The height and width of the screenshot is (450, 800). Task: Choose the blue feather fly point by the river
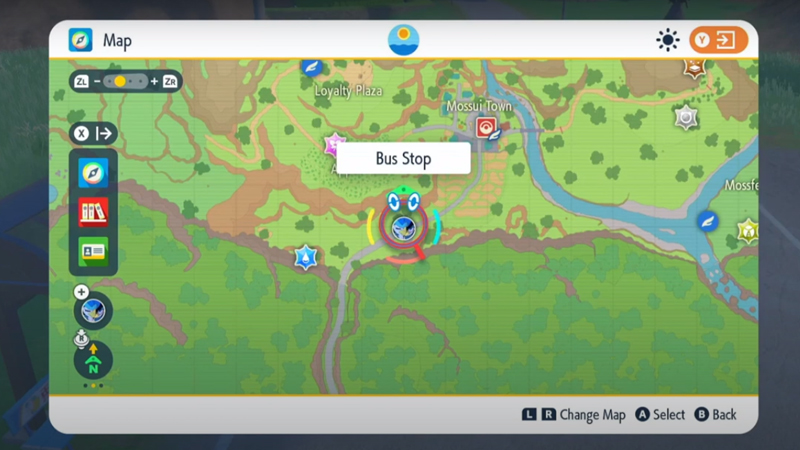point(708,221)
